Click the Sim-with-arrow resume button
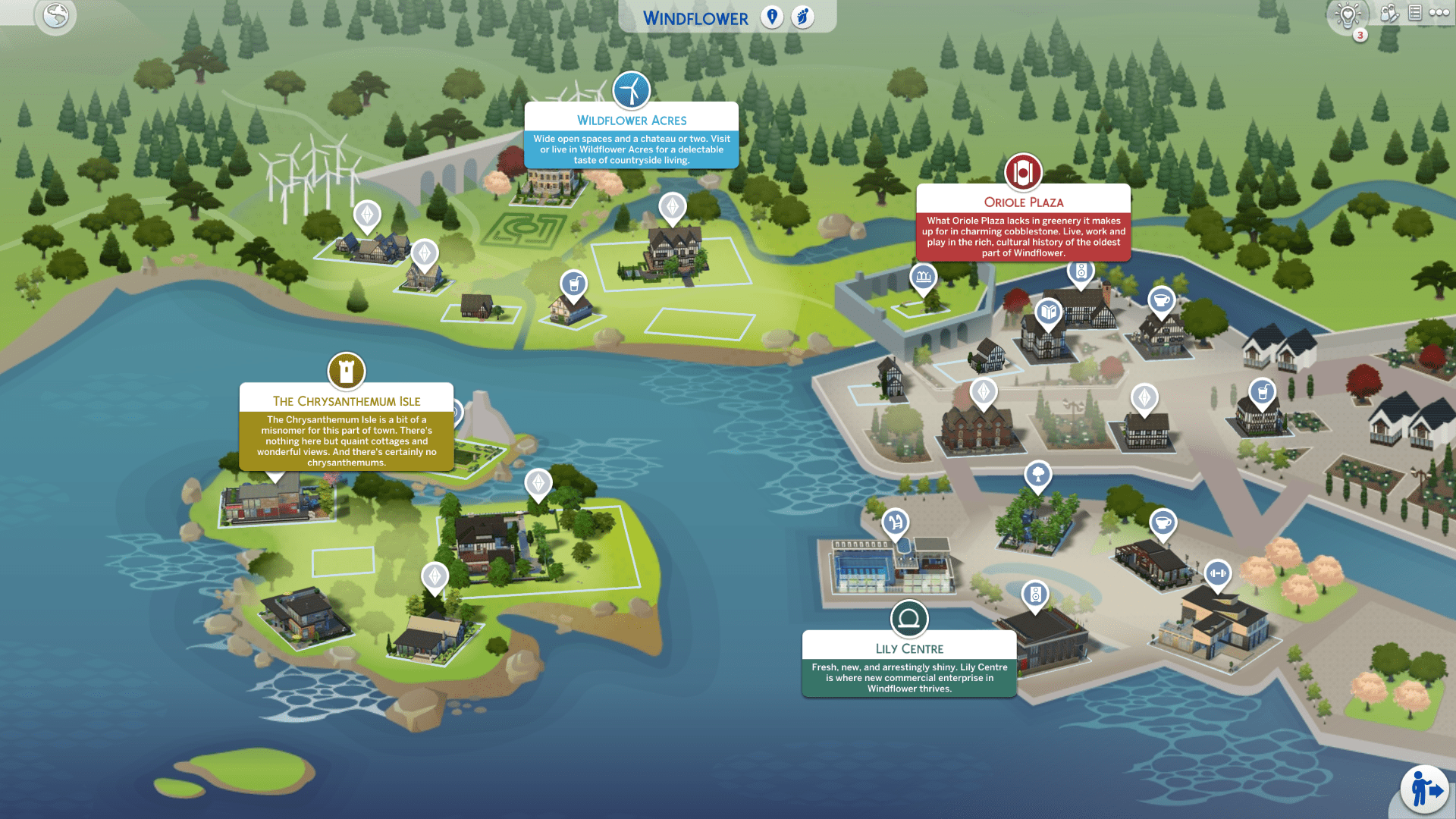The width and height of the screenshot is (1456, 819). pos(1425,789)
